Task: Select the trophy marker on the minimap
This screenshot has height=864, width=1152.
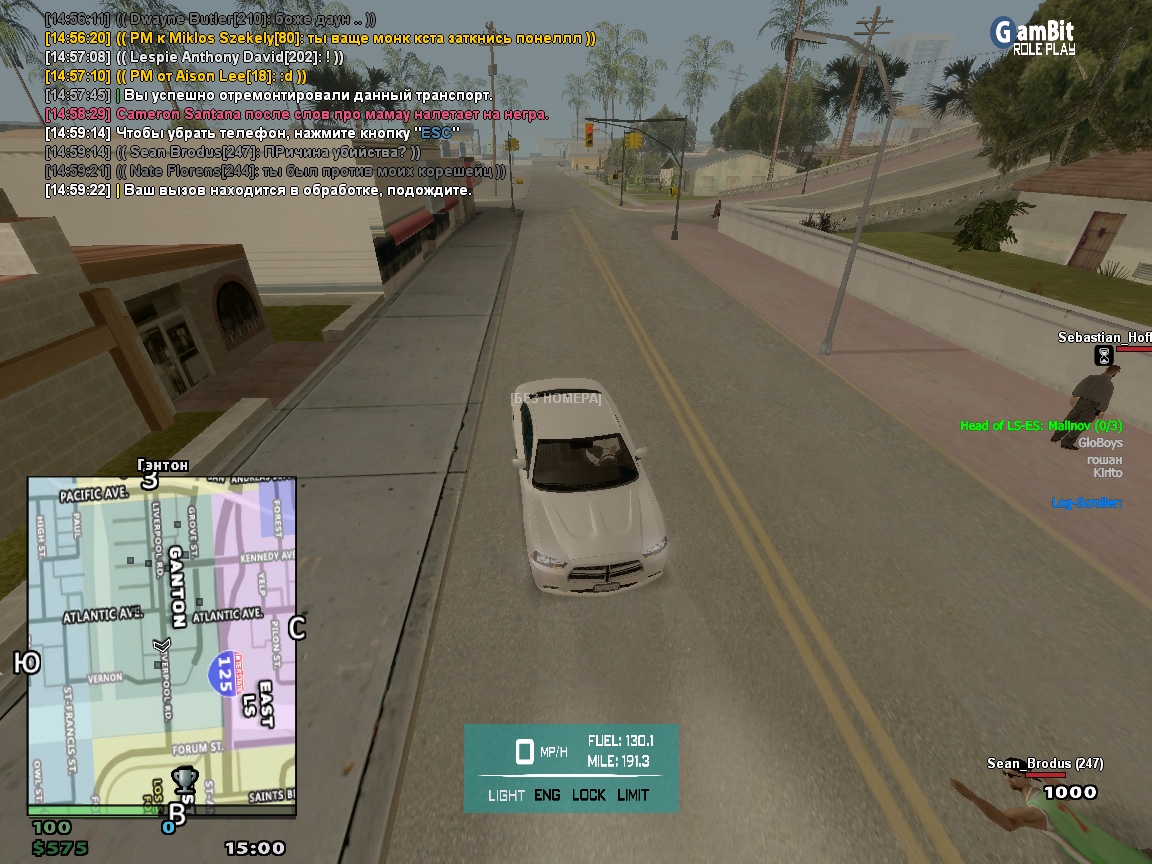Action: click(x=183, y=778)
